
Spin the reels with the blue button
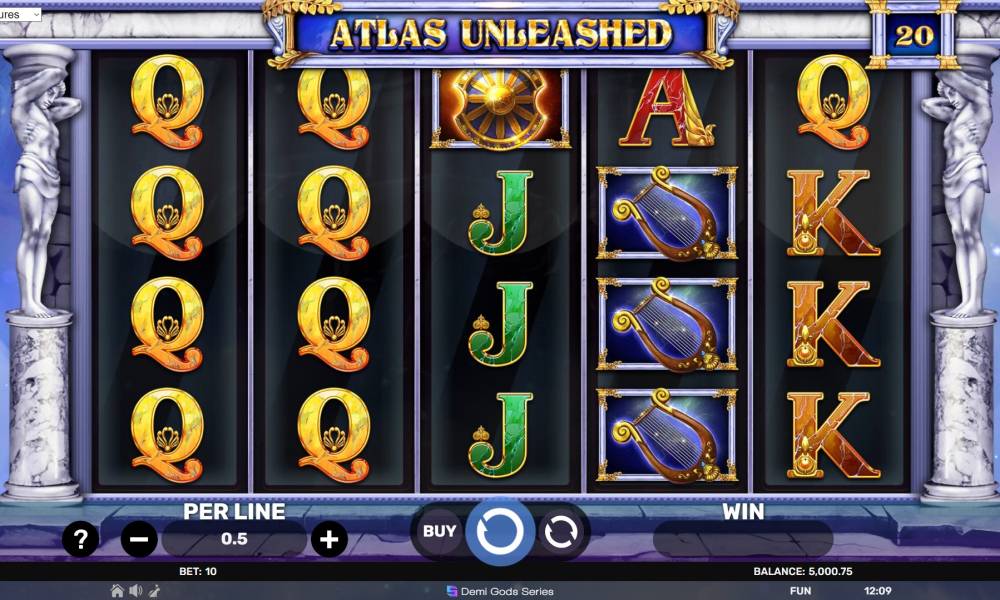tap(499, 531)
